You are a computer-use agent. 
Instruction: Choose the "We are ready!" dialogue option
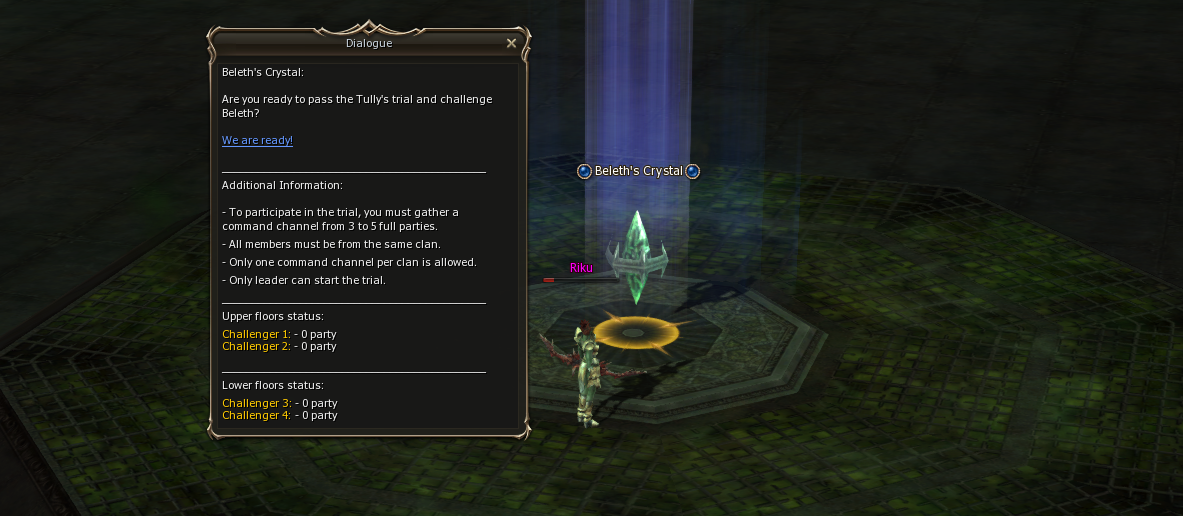(257, 141)
